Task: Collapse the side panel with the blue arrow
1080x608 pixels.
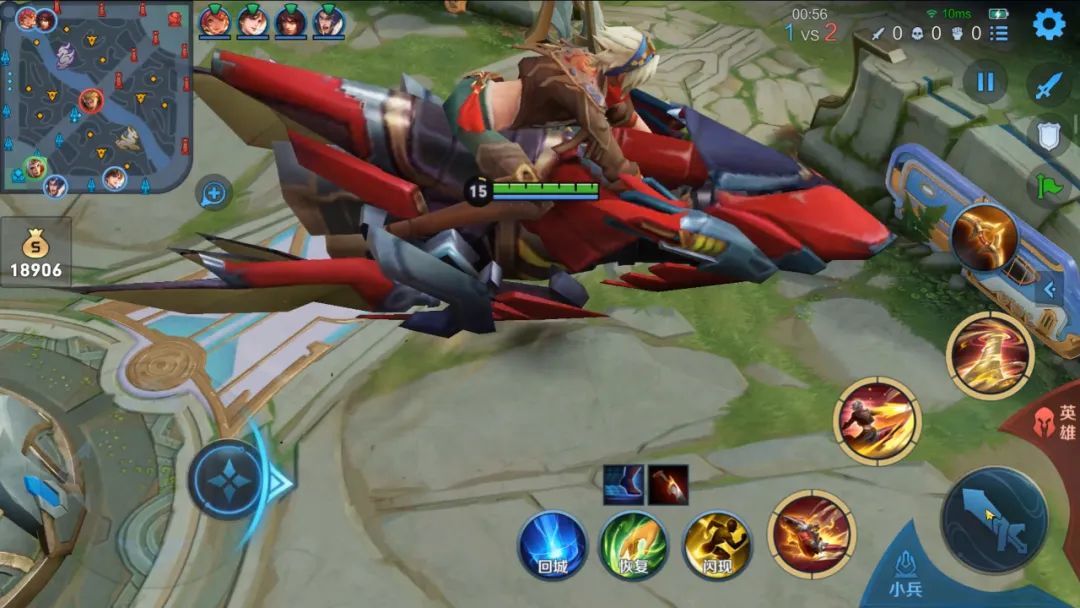Action: pos(1049,290)
